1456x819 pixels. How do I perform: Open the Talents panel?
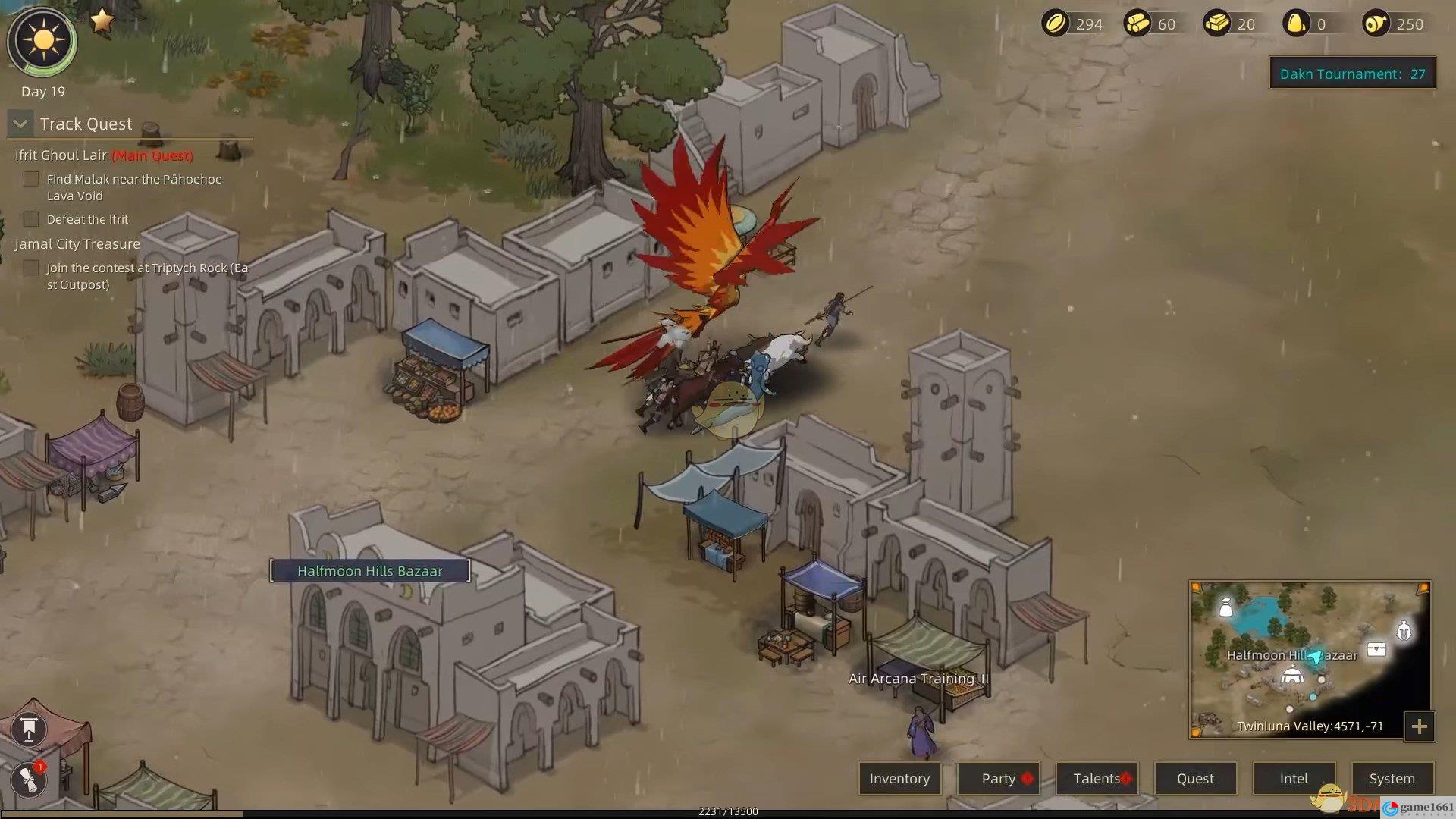[1097, 778]
